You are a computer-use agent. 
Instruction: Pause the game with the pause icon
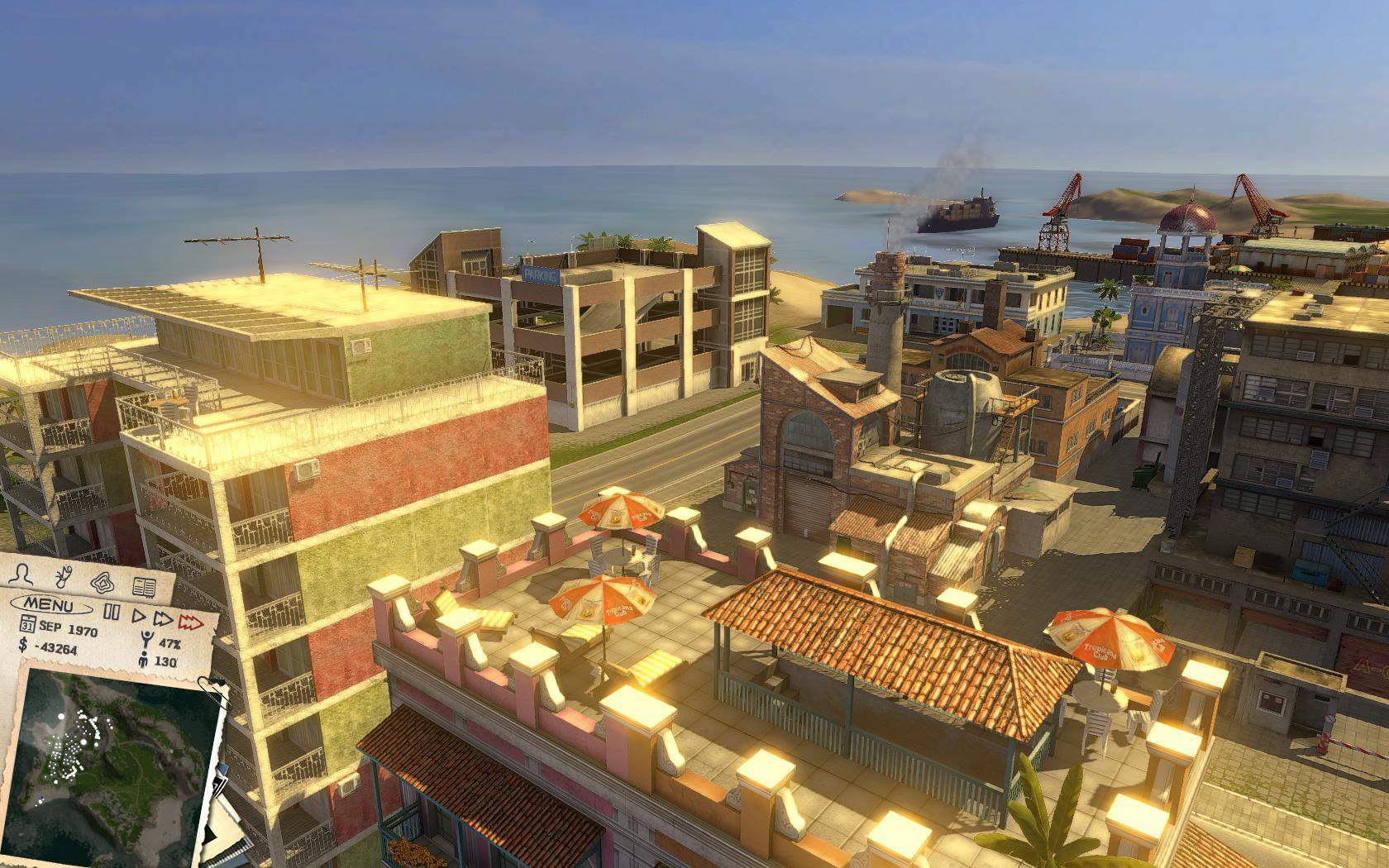[x=112, y=612]
